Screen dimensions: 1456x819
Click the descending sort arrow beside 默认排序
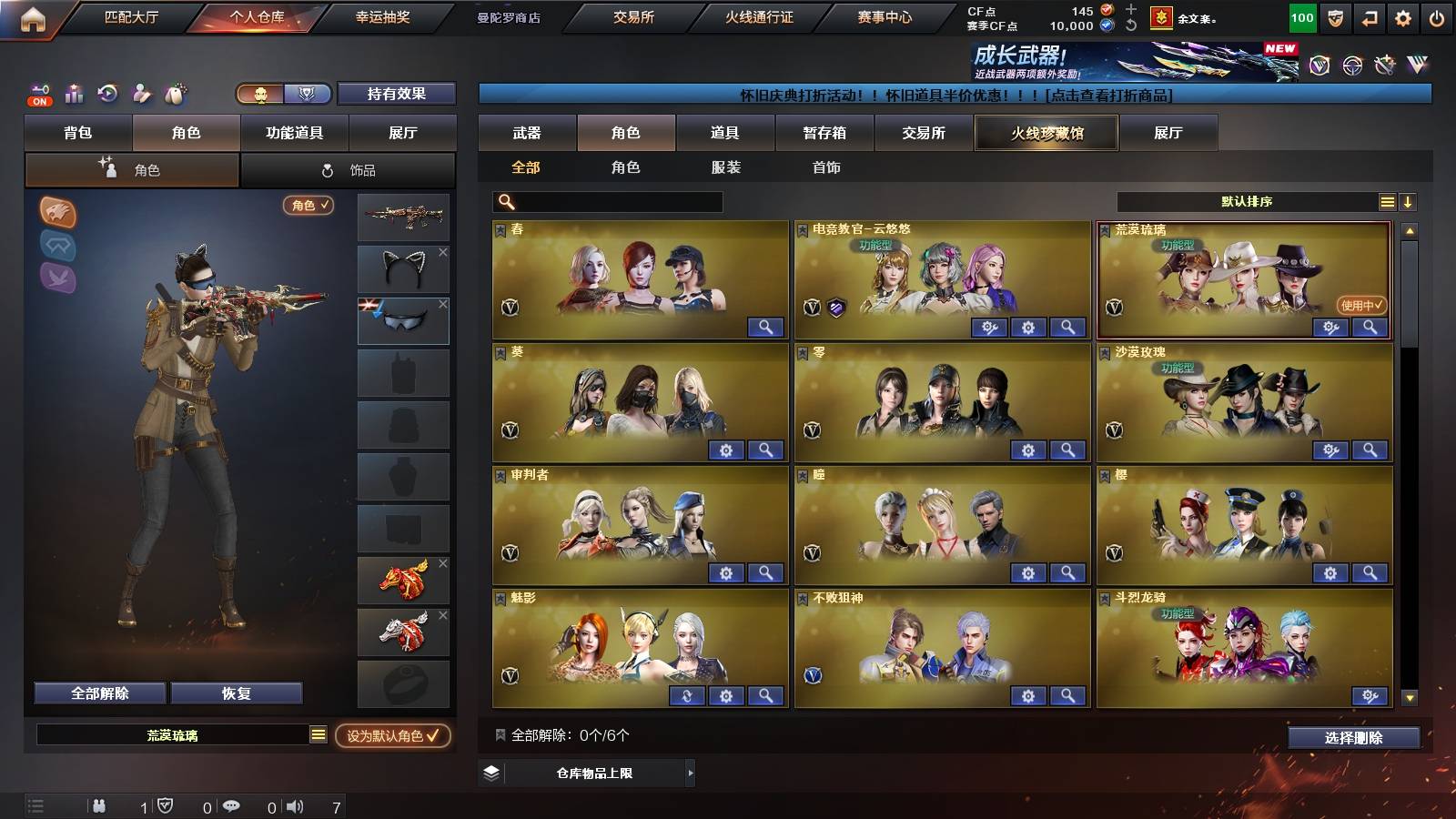click(x=1410, y=201)
